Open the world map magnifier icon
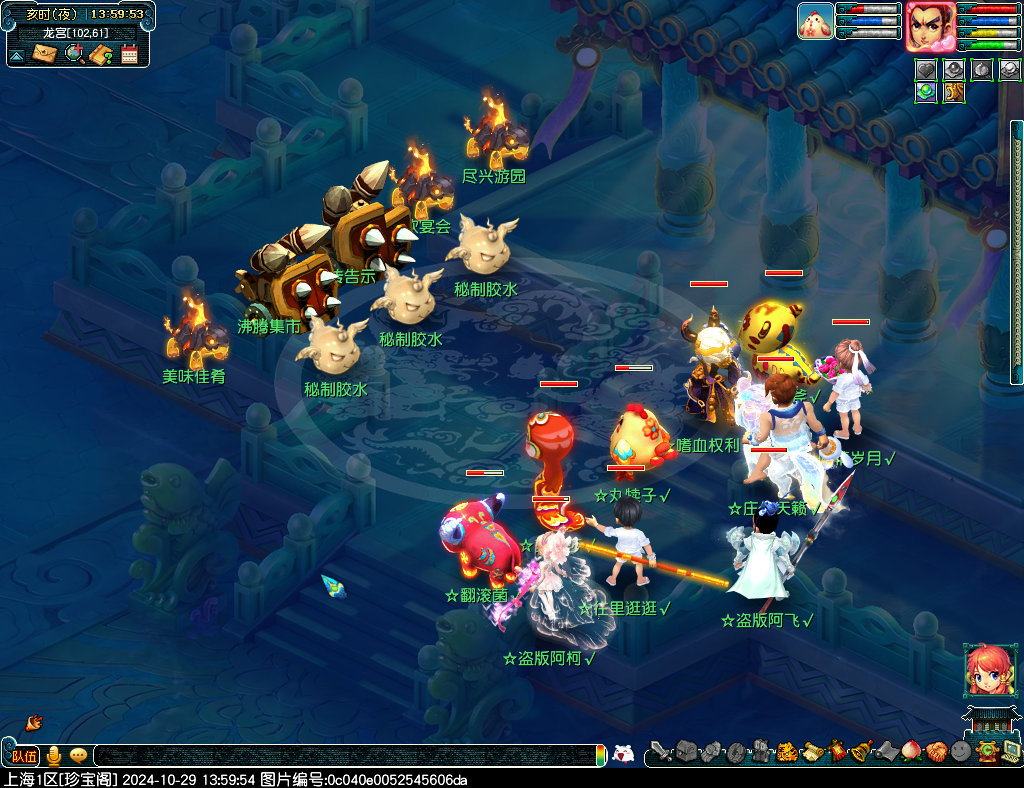Screen dimensions: 1024x788 [73, 54]
